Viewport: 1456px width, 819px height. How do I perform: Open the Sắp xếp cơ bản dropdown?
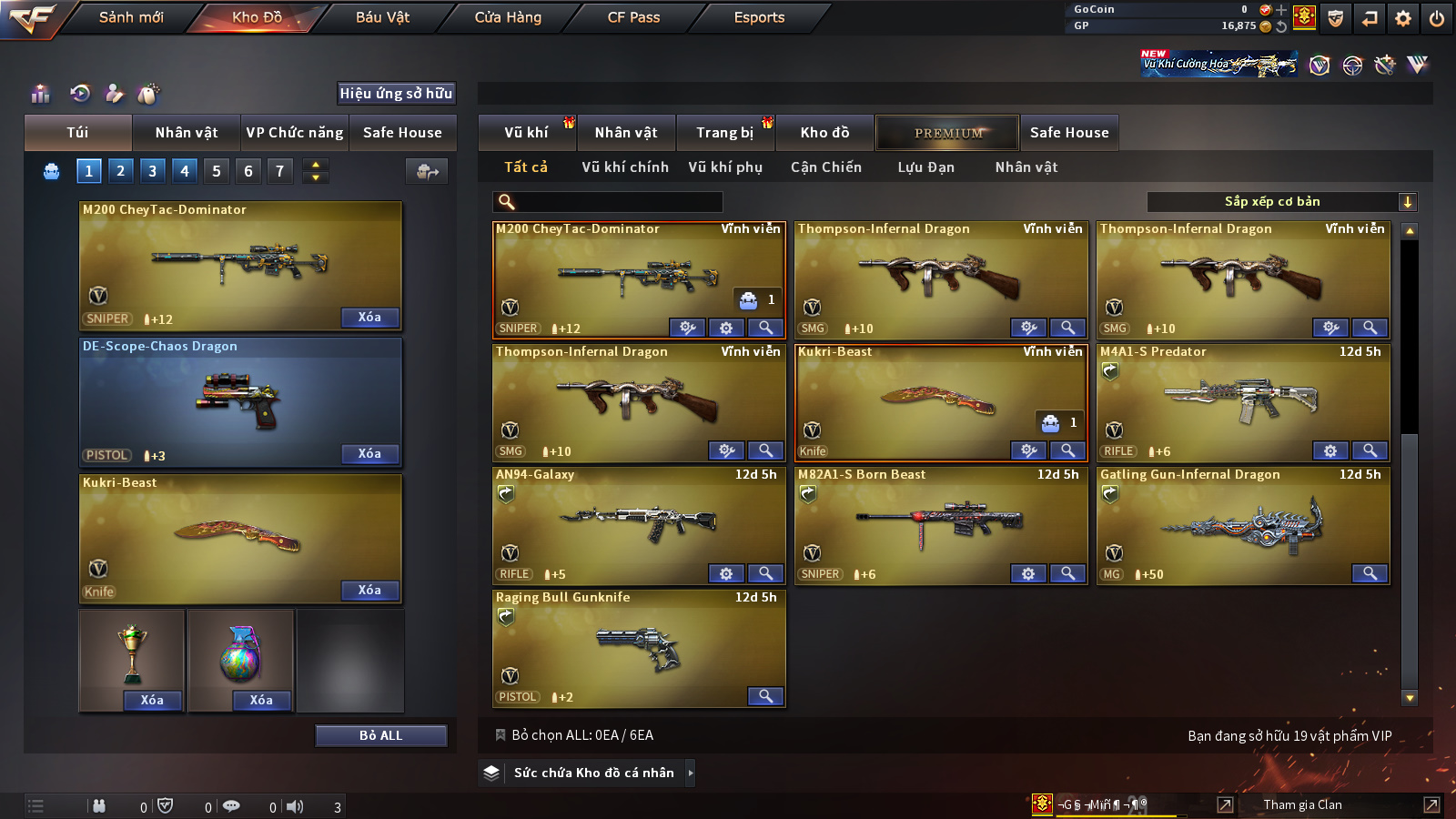1281,202
